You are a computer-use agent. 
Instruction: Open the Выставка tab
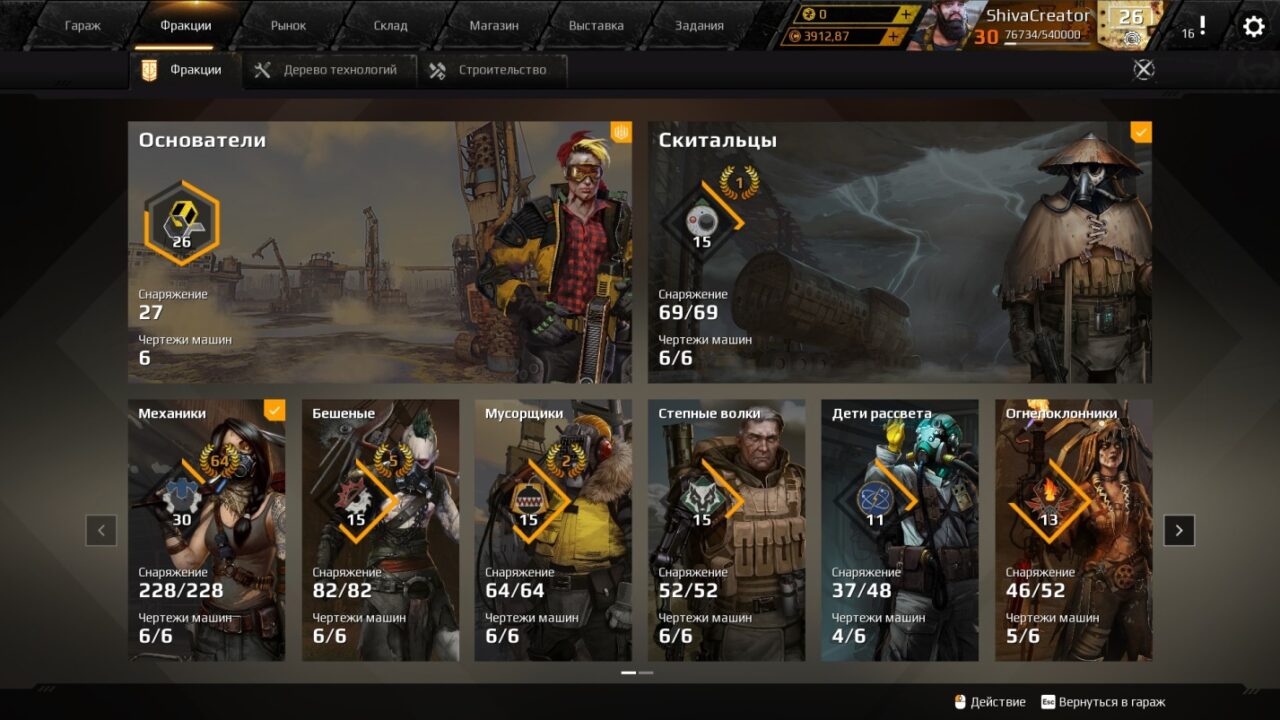pos(596,26)
